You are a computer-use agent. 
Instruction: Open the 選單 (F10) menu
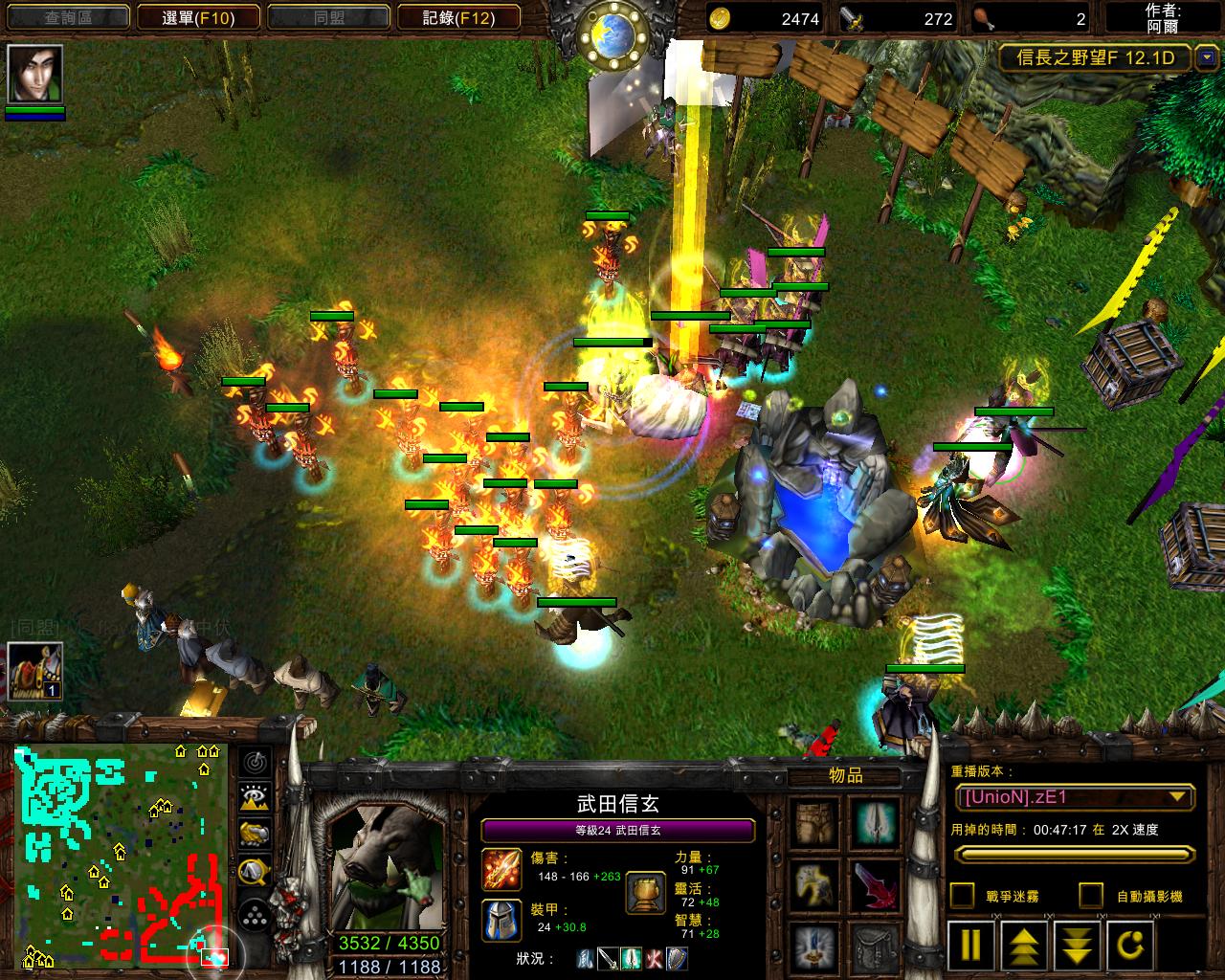point(198,17)
